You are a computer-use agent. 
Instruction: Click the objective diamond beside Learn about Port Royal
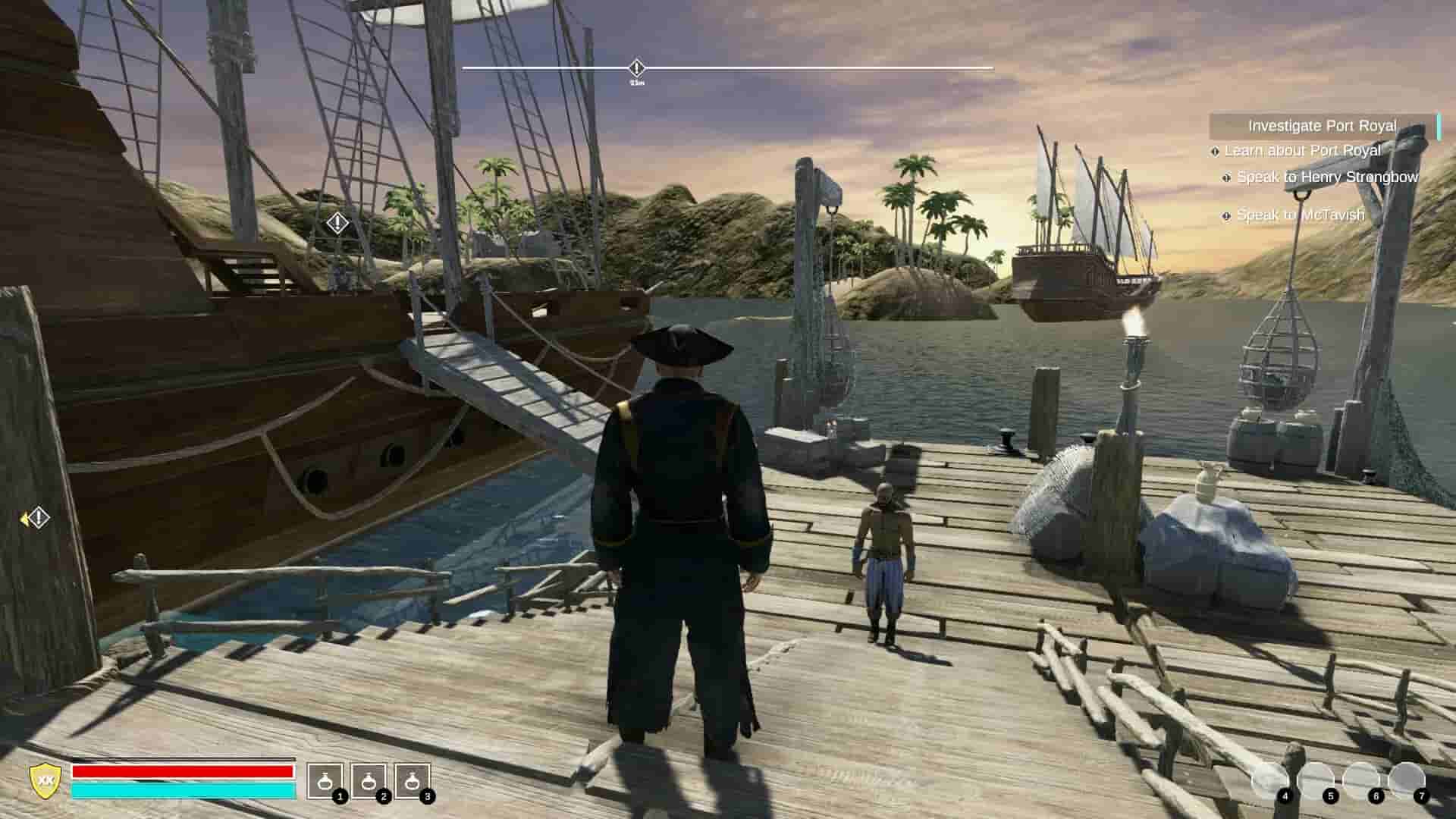[x=1216, y=151]
